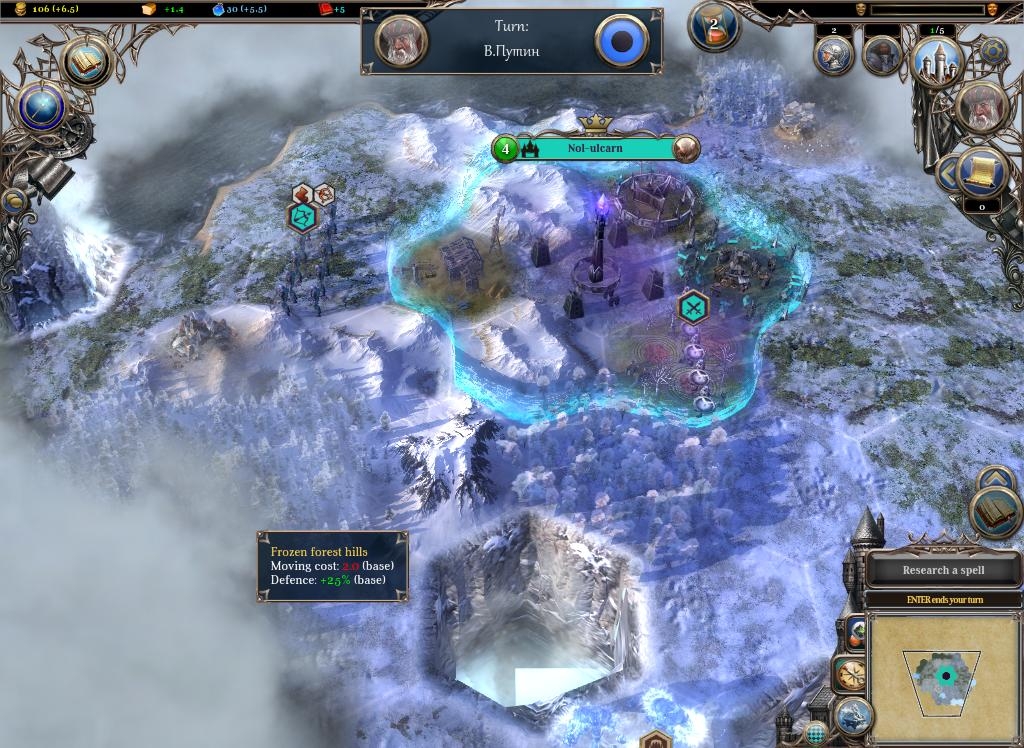Click the Research a spell button
Viewport: 1024px width, 748px height.
pos(943,570)
